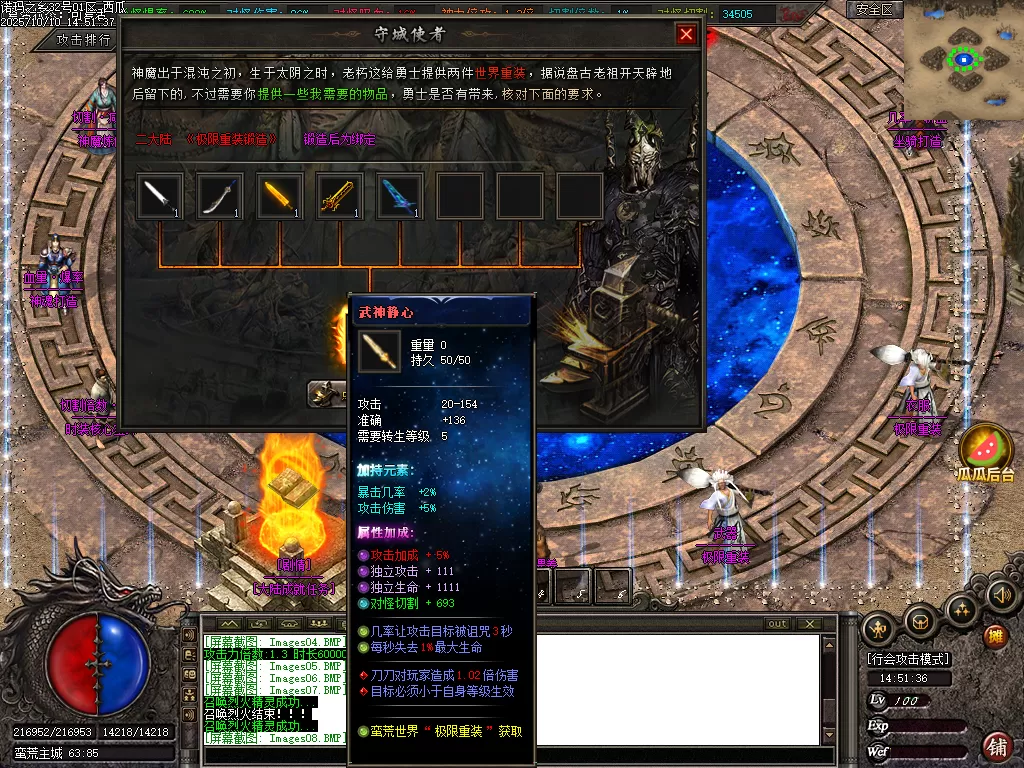The width and height of the screenshot is (1024, 768).
Task: Click the chat window 'out' button
Action: 777,624
